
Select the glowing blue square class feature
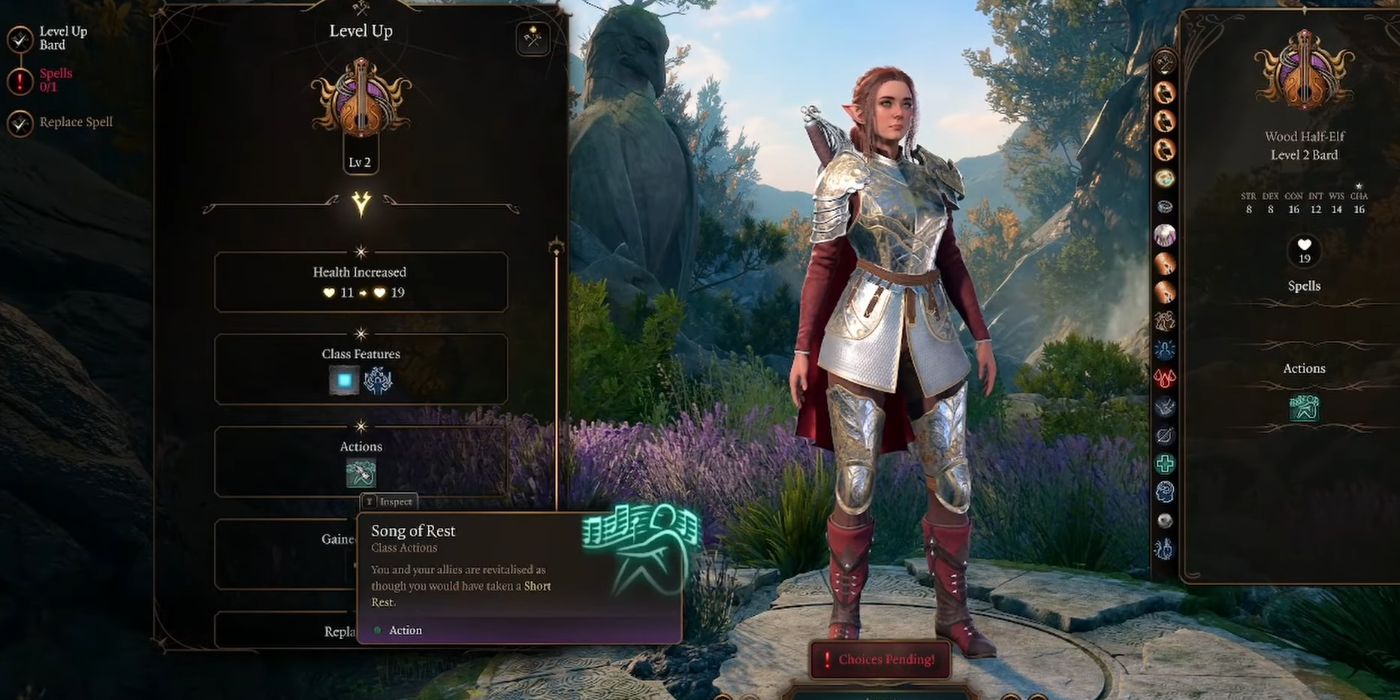(345, 380)
